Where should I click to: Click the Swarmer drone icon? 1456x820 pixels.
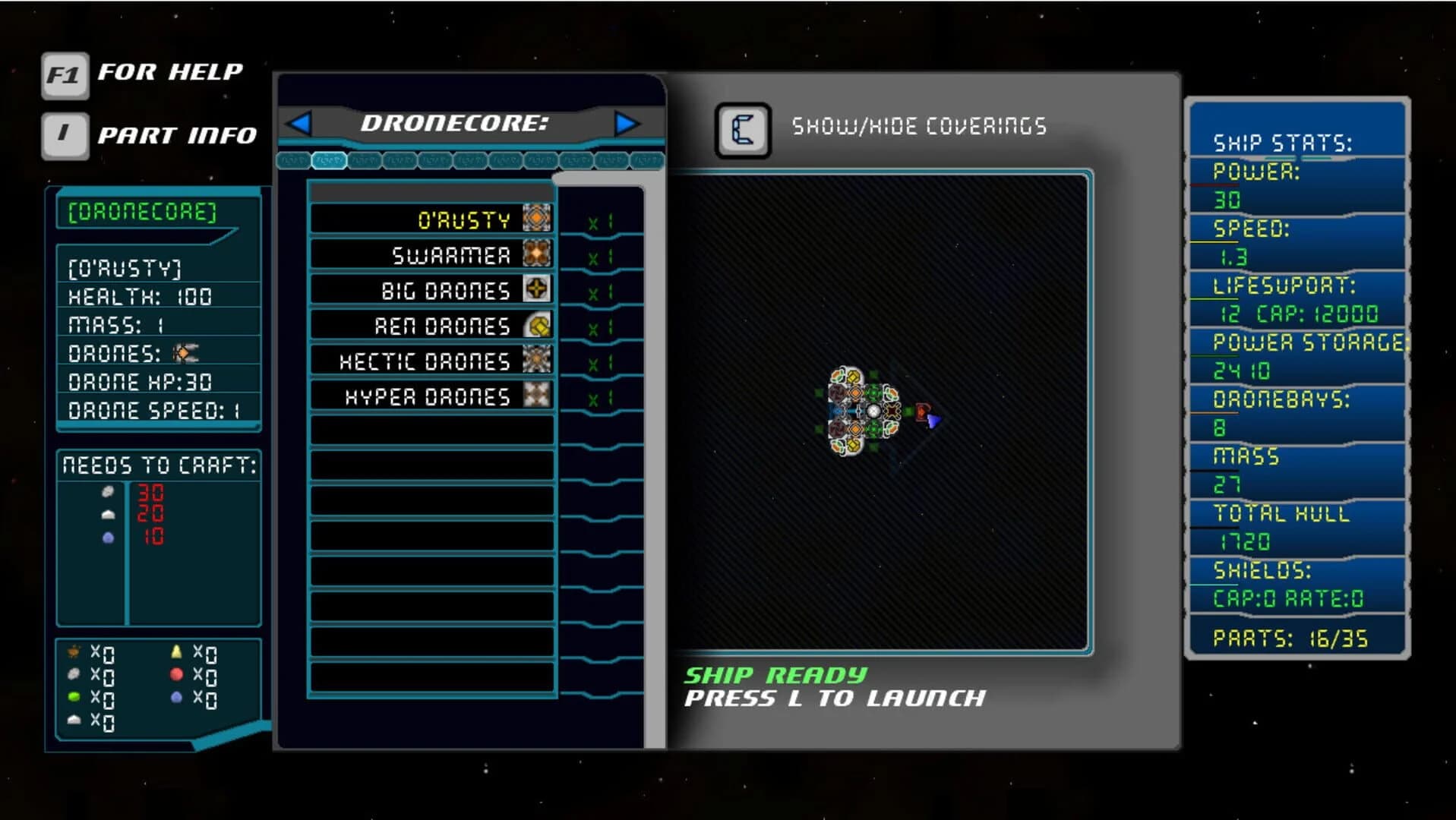click(x=537, y=254)
